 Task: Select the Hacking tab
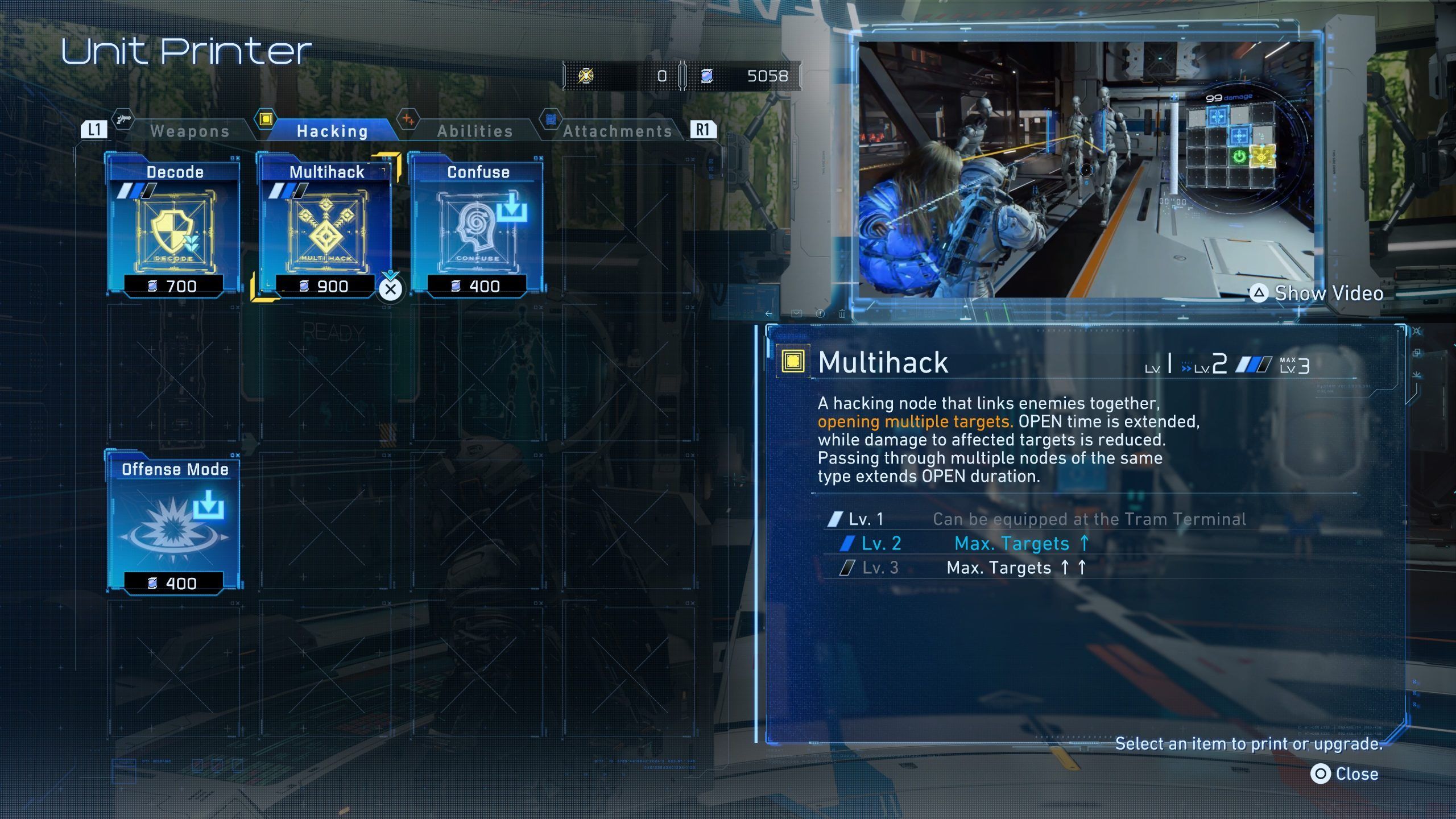332,131
